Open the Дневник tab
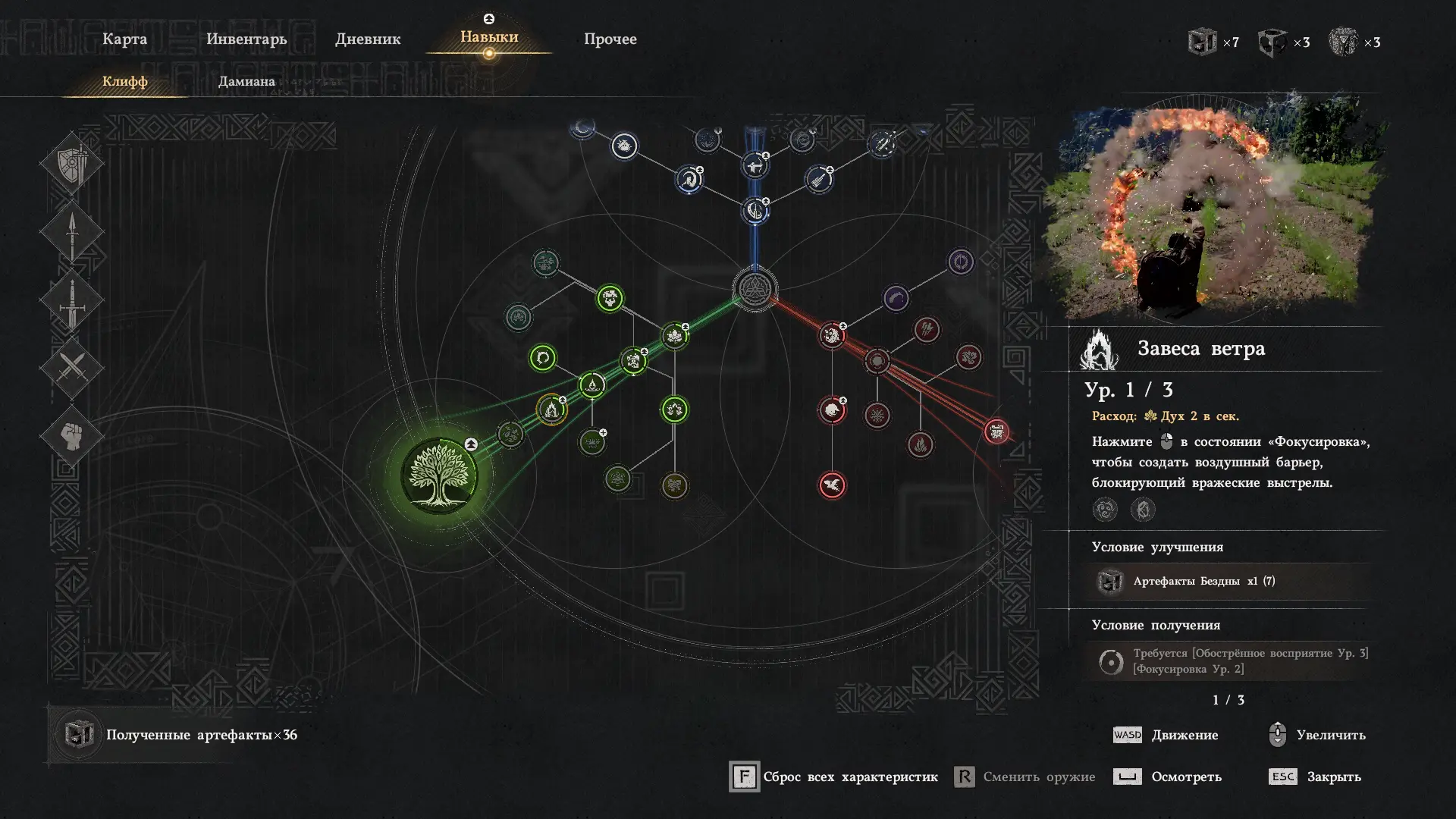 (368, 39)
